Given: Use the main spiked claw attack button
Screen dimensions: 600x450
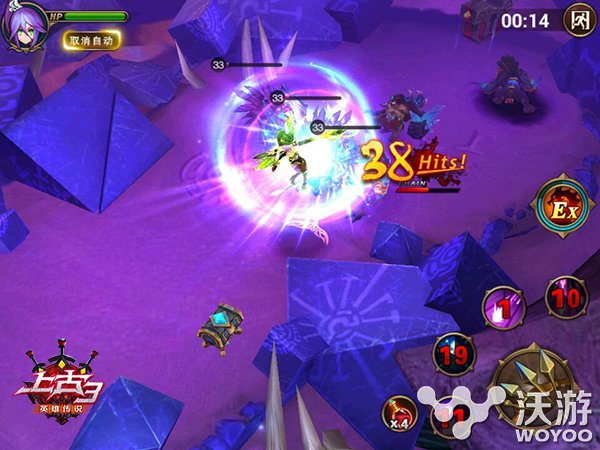Looking at the screenshot, I should click(x=535, y=385).
